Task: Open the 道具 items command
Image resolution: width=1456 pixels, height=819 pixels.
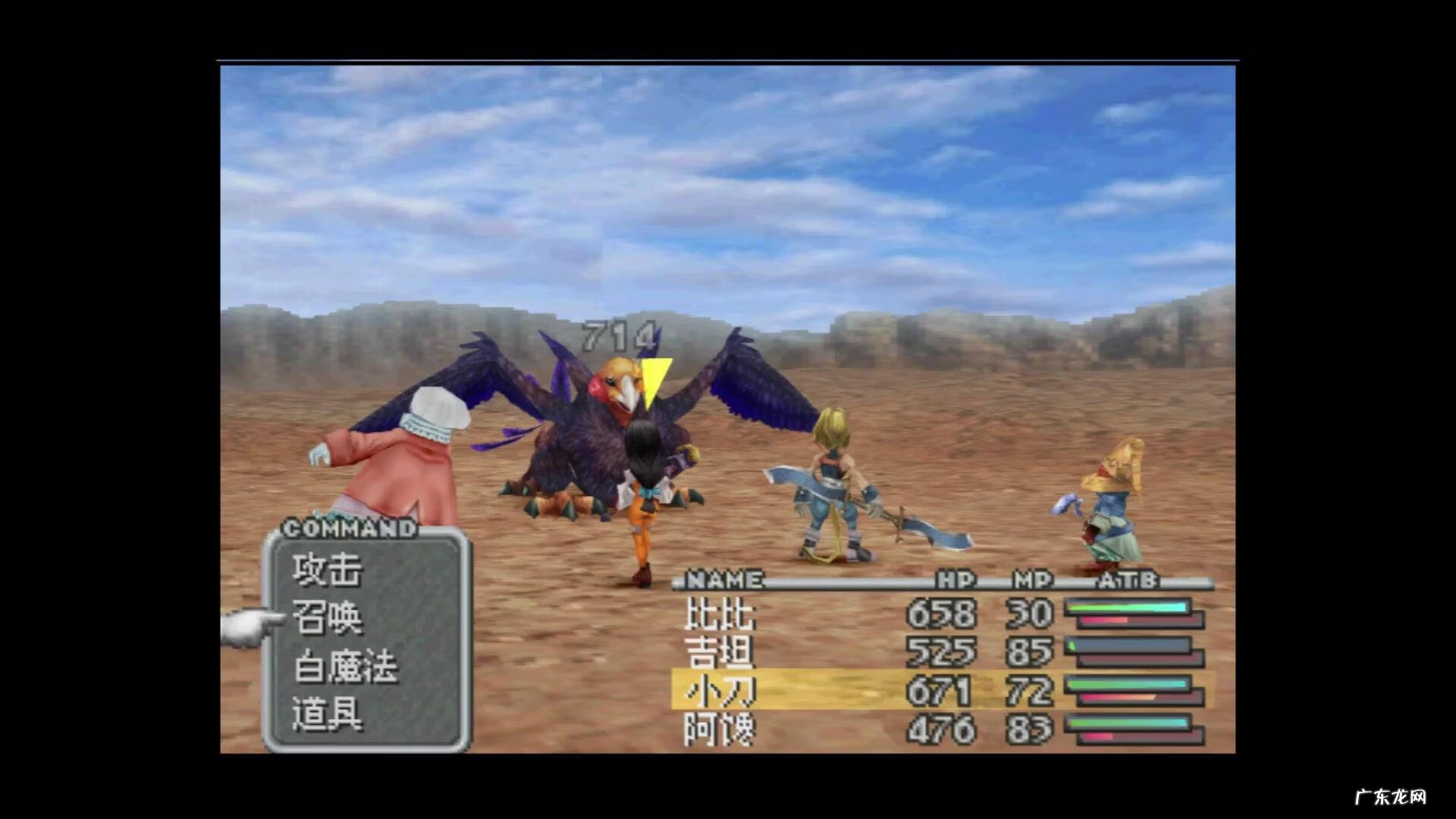Action: pyautogui.click(x=328, y=714)
